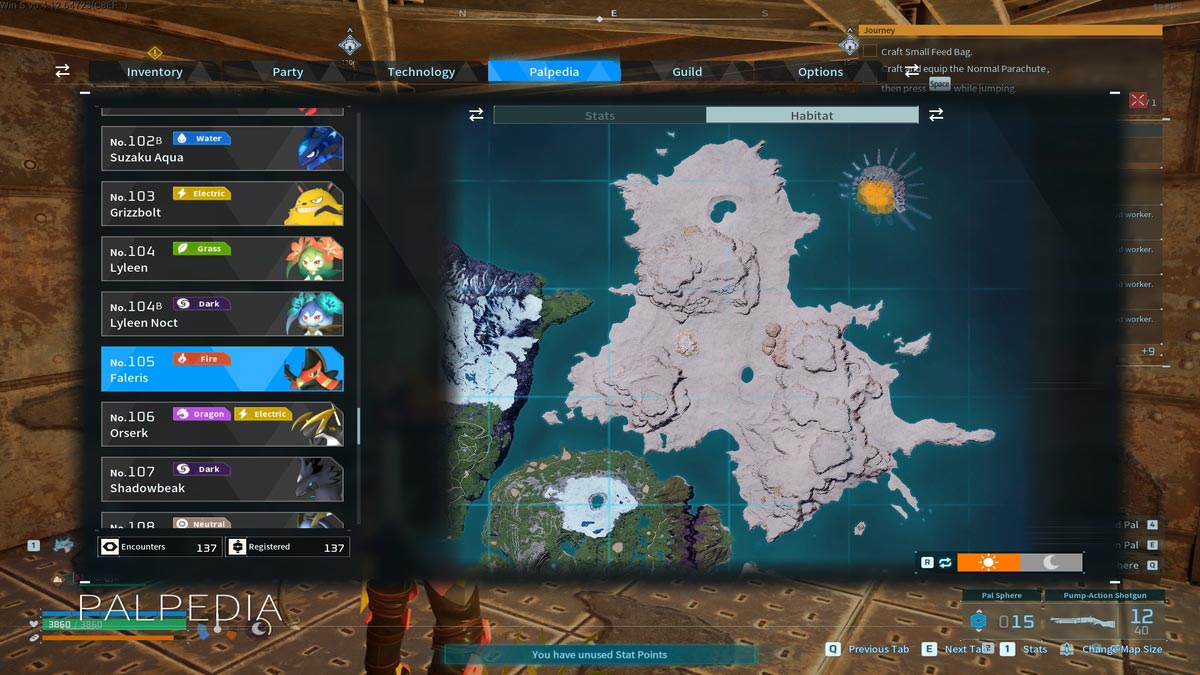Select the Shadowbeak entry
The width and height of the screenshot is (1200, 675).
[222, 479]
